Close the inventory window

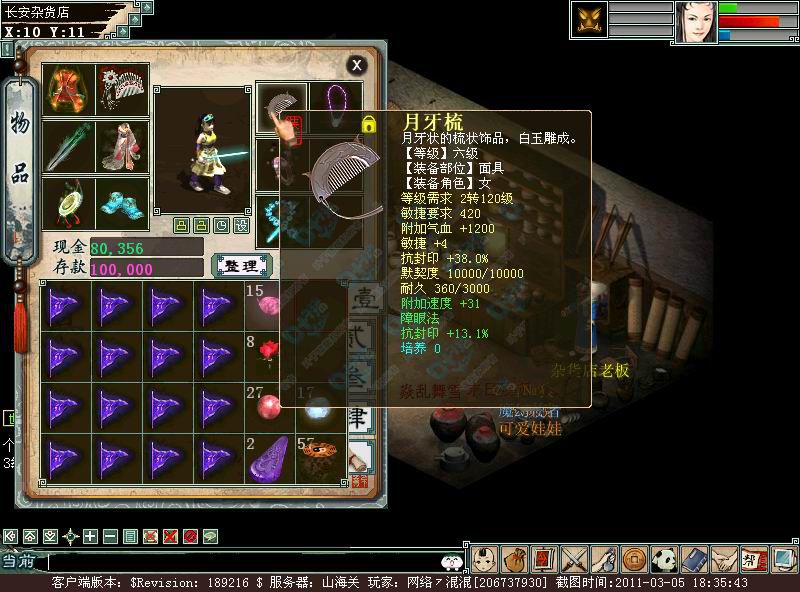[x=357, y=65]
